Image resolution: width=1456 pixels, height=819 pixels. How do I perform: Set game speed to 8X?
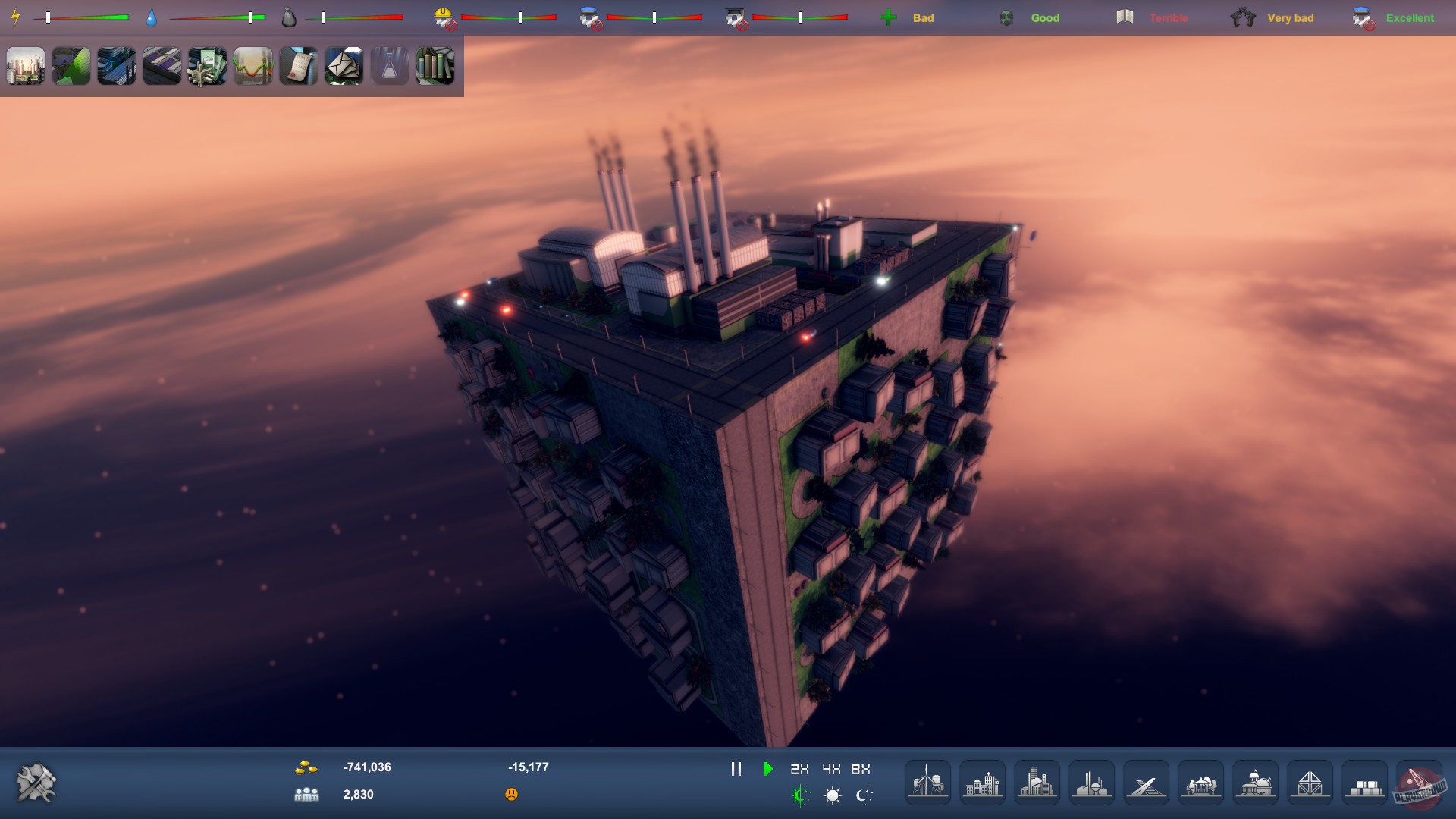(x=861, y=768)
